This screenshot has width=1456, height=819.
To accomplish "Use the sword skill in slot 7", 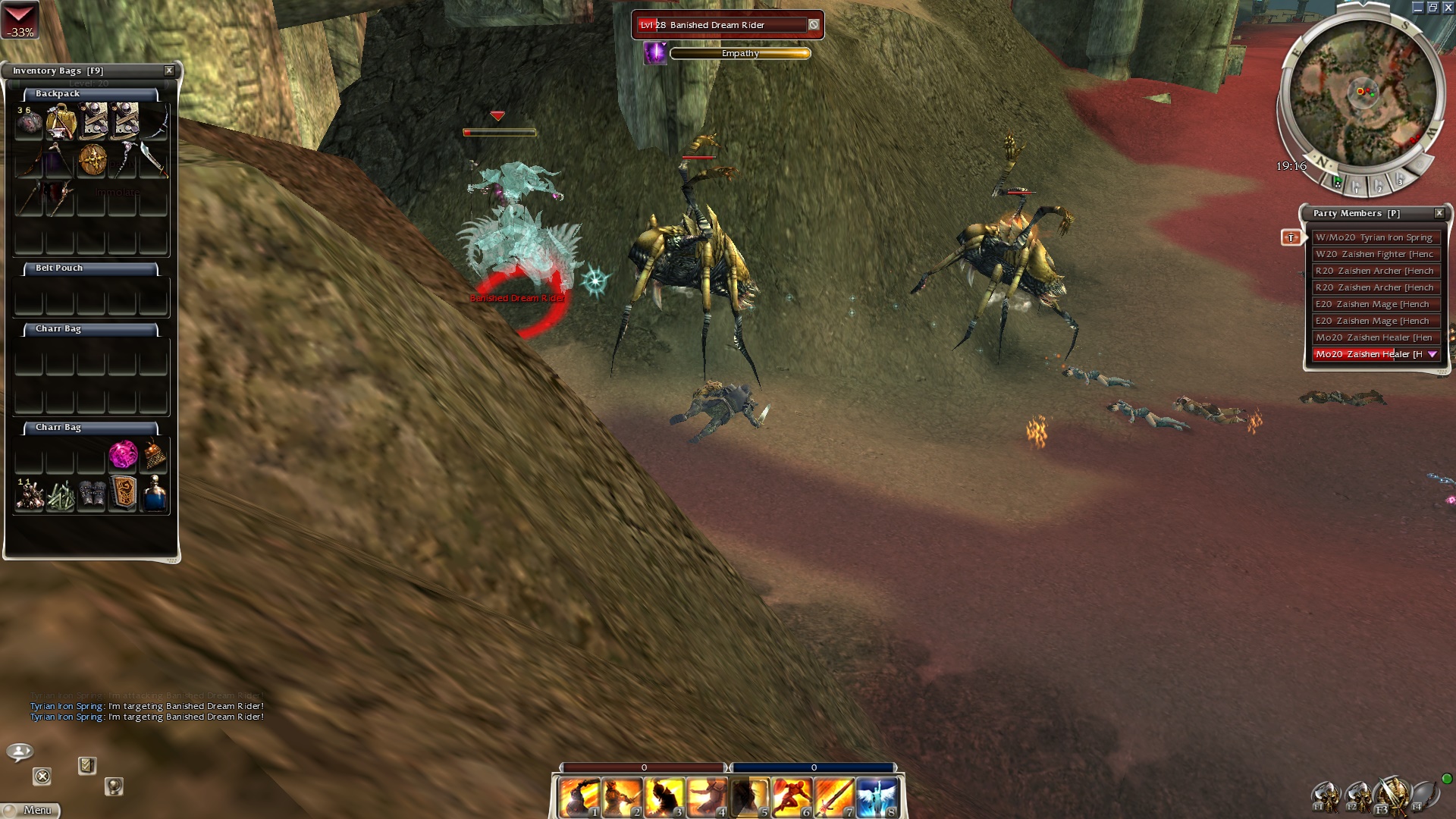I will click(834, 798).
